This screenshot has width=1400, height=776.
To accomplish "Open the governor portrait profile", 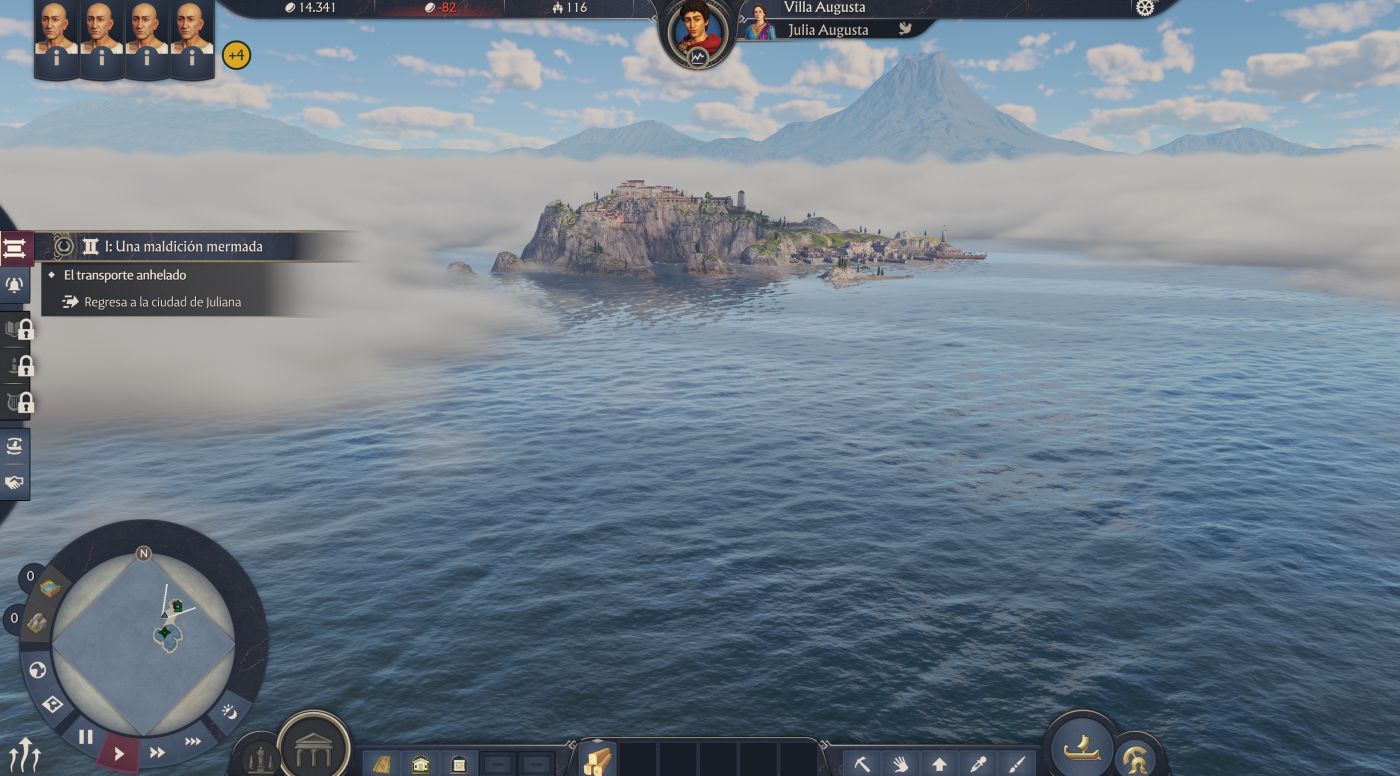I will click(x=697, y=32).
